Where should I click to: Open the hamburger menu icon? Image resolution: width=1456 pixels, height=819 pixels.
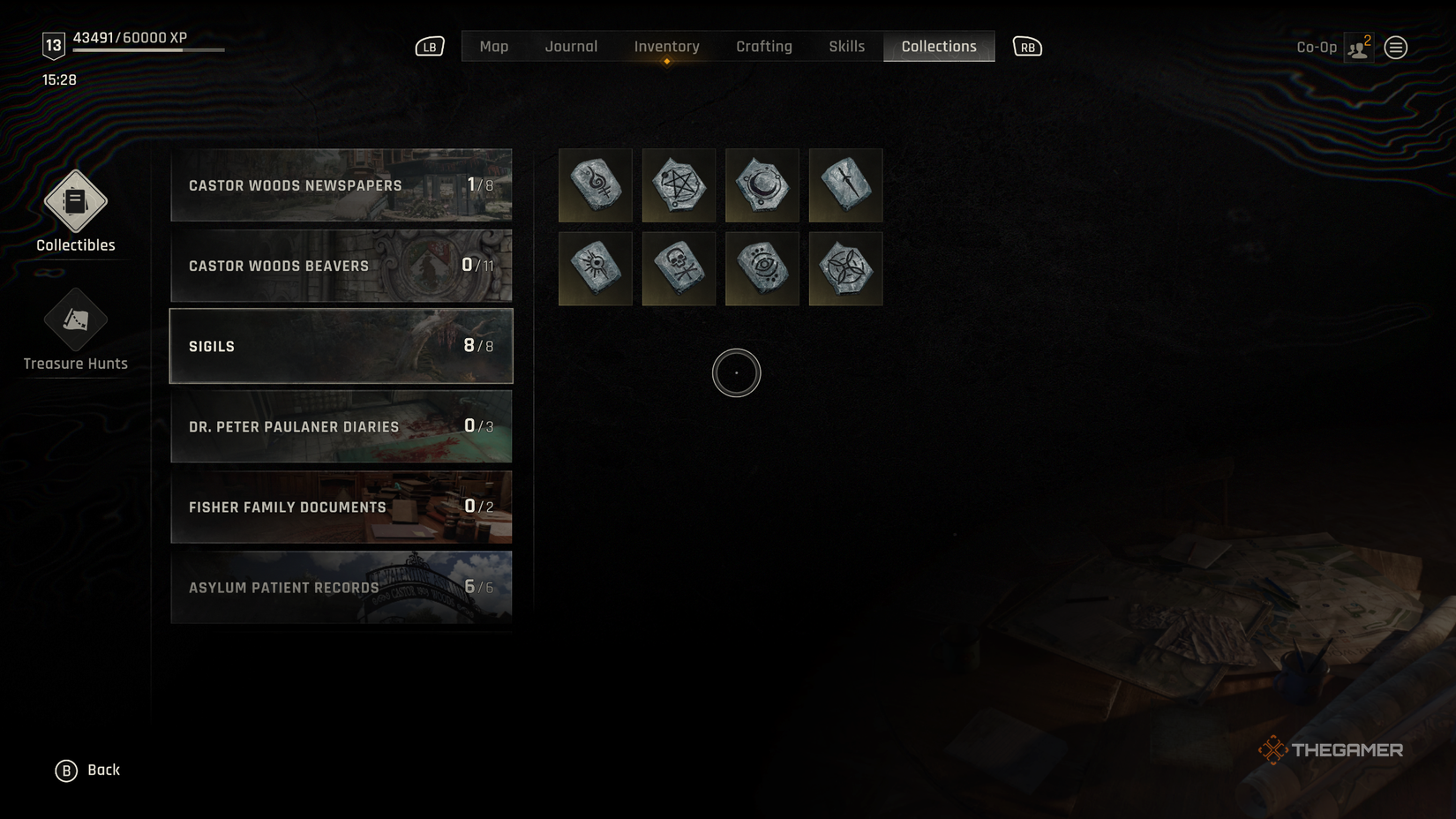coord(1396,47)
